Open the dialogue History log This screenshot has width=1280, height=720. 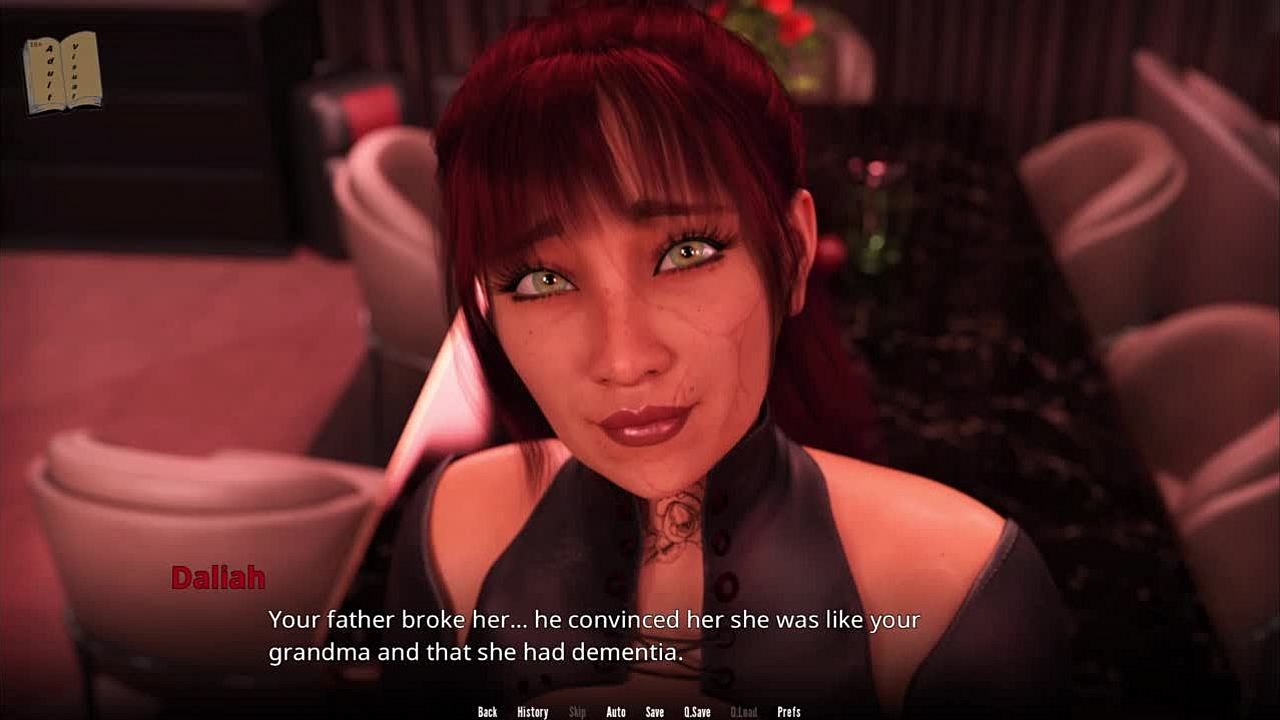click(x=532, y=712)
